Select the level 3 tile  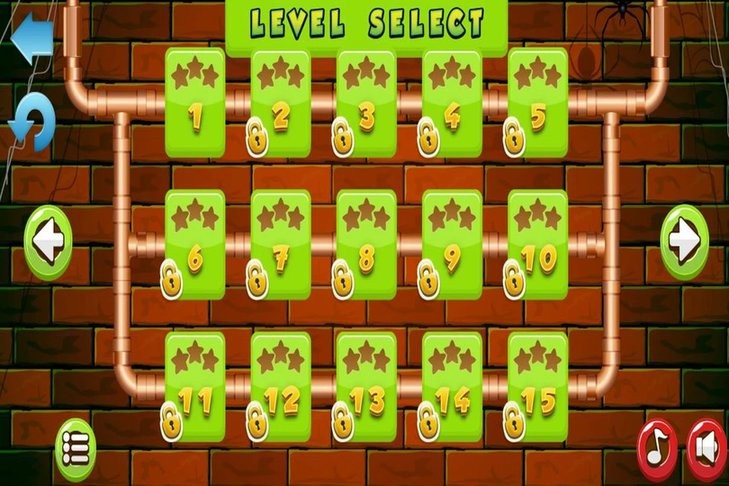point(366,101)
